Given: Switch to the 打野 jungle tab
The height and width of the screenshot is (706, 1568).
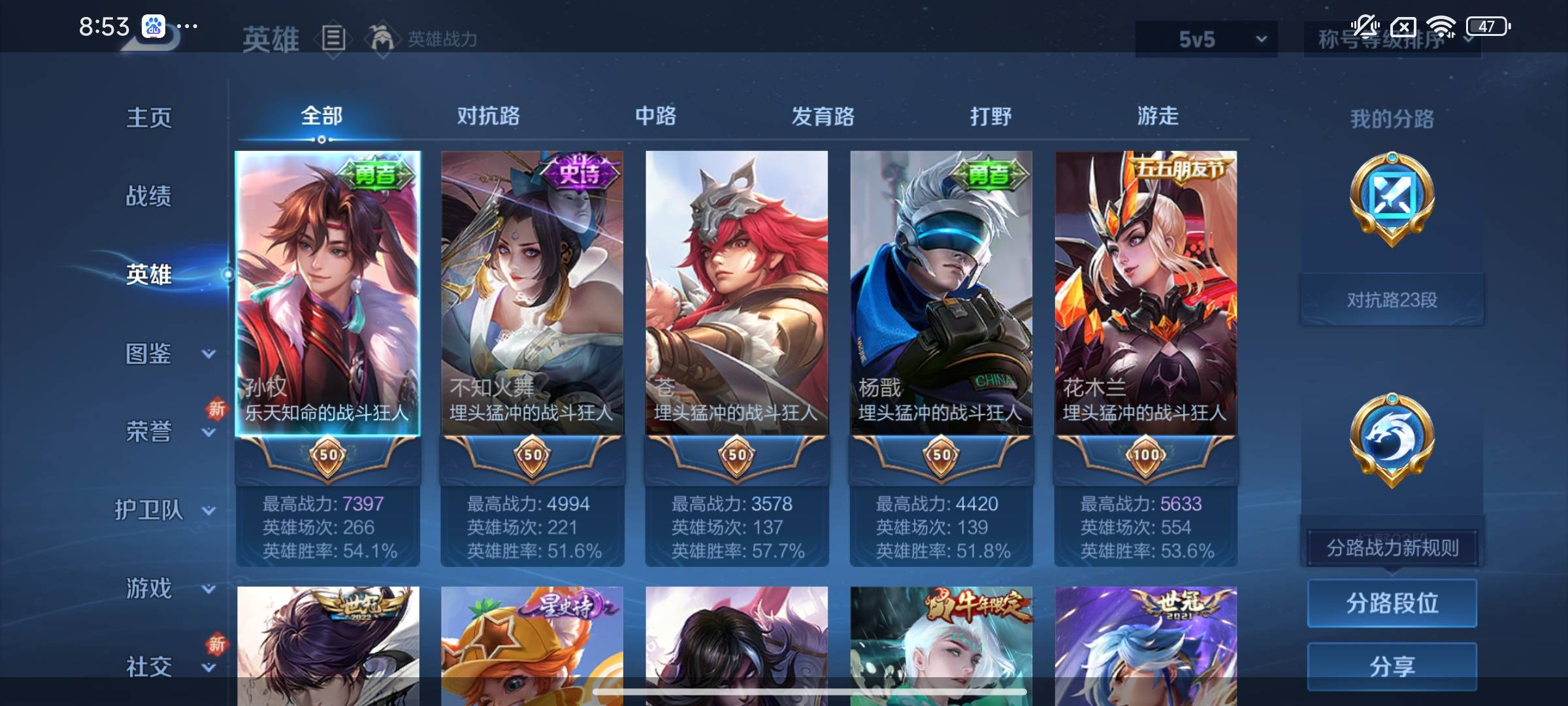Looking at the screenshot, I should (990, 116).
